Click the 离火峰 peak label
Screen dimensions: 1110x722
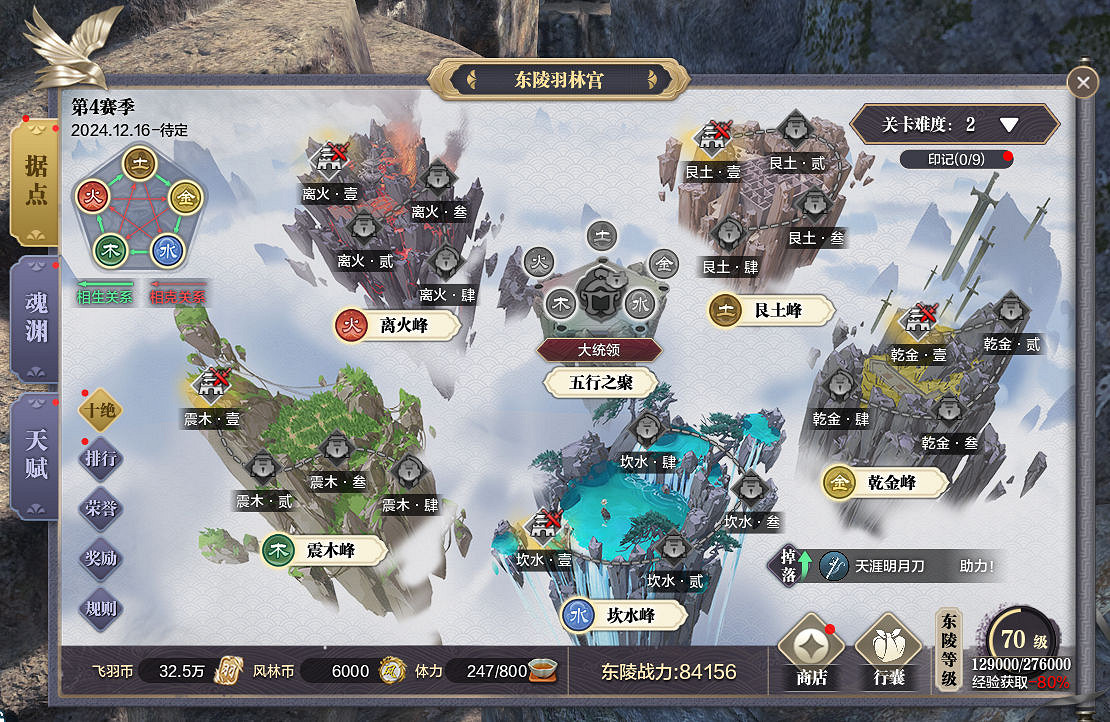pos(398,325)
